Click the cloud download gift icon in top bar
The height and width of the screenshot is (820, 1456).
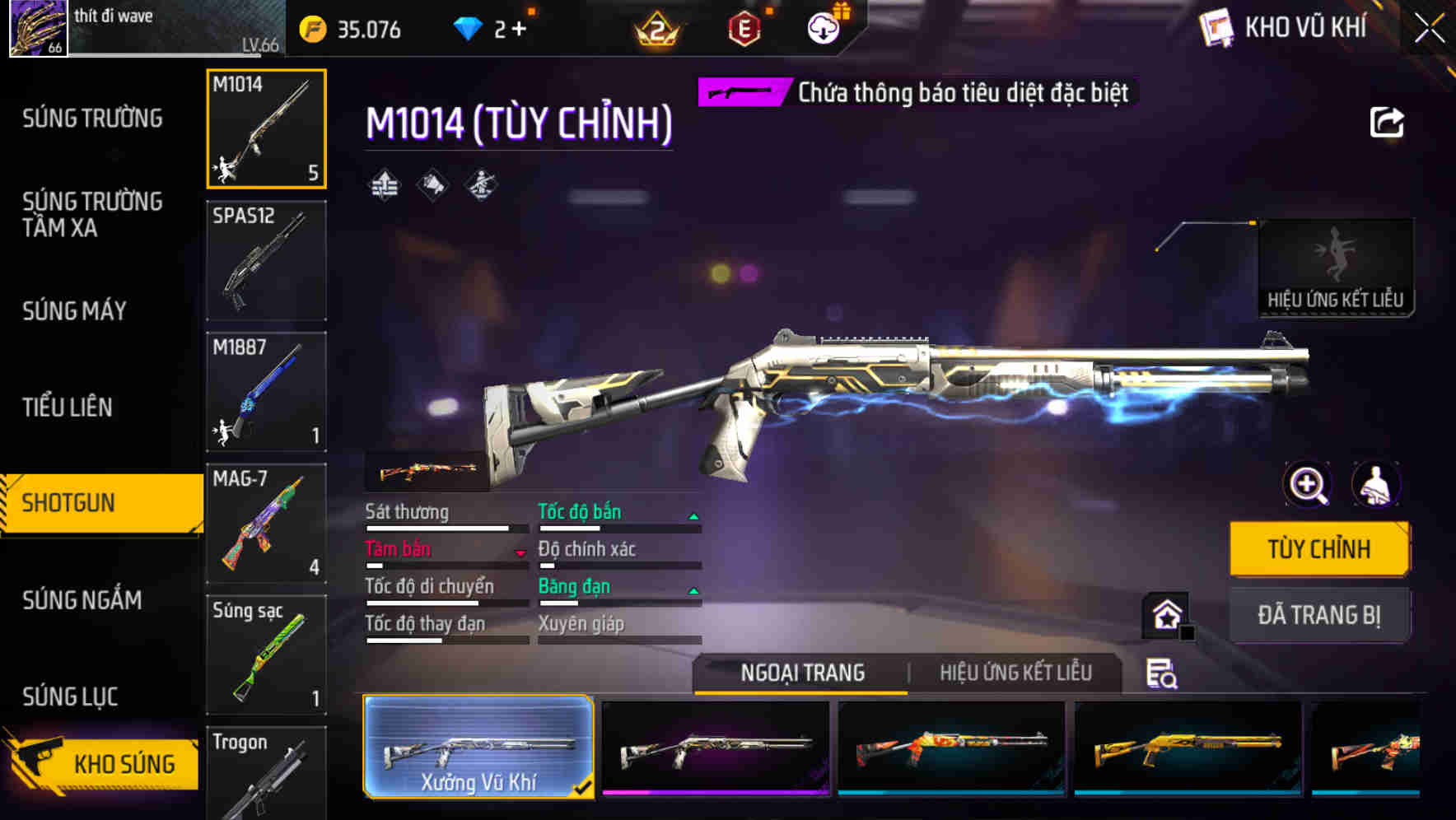coord(823,26)
